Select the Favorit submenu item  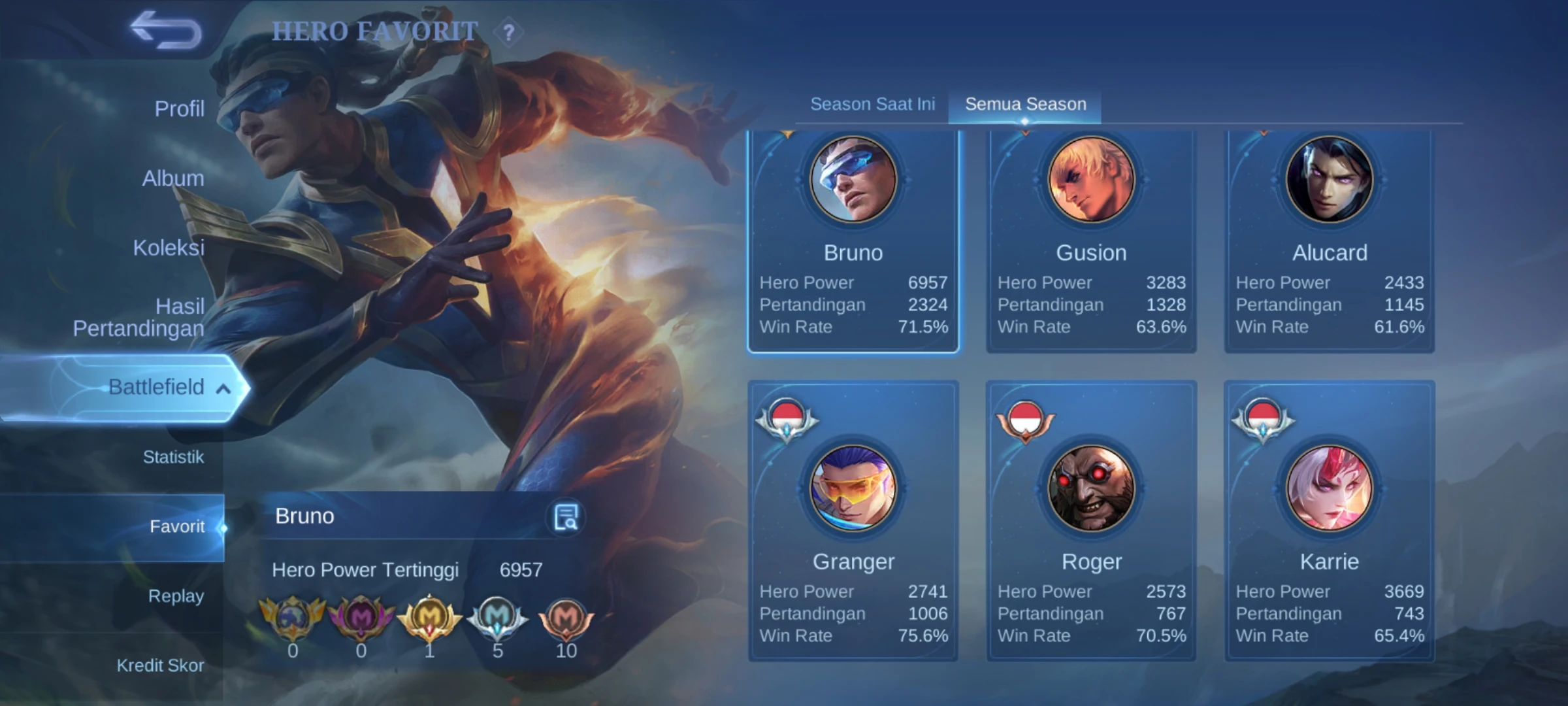tap(176, 526)
